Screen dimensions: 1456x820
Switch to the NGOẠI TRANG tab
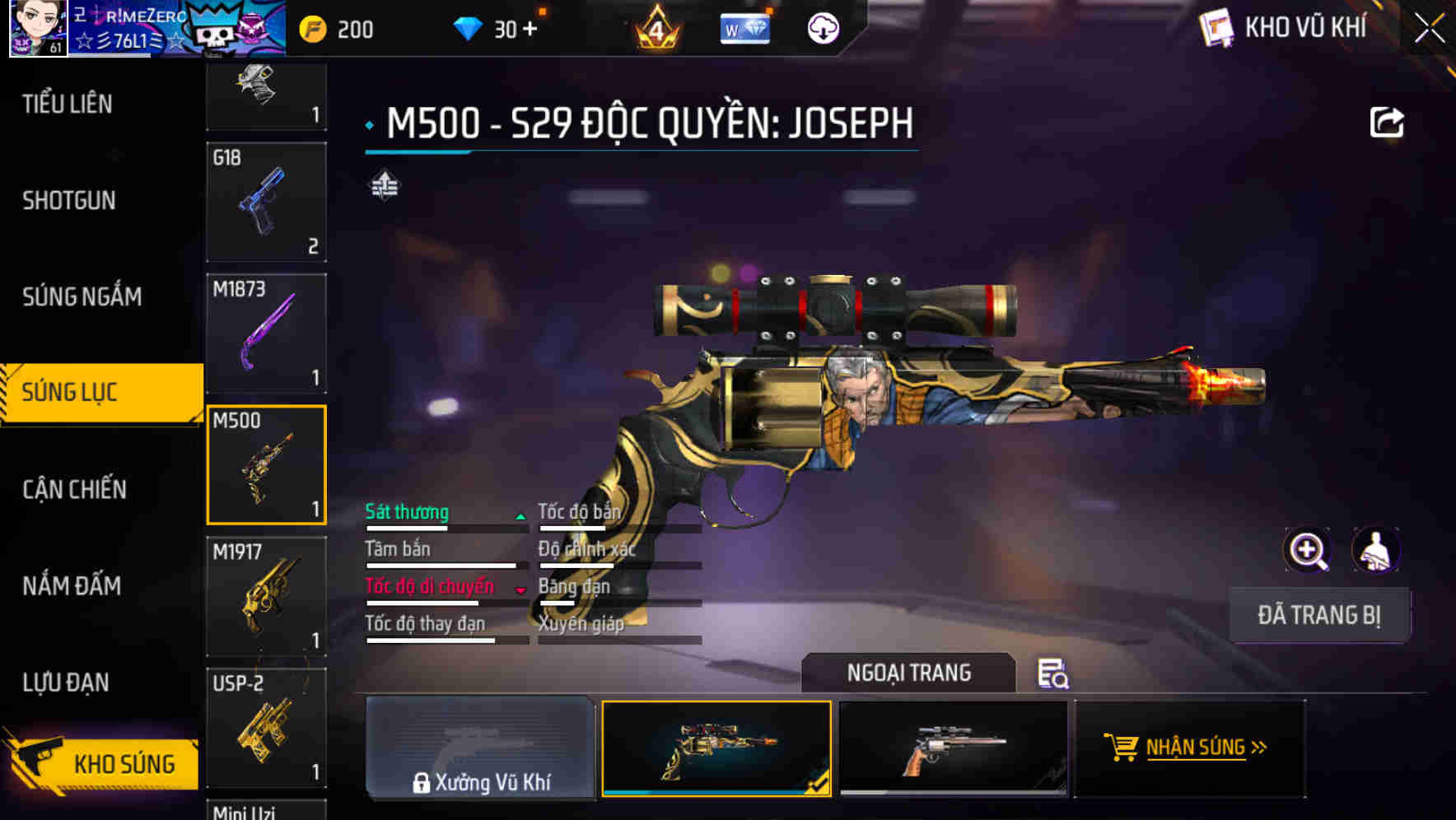coord(909,673)
